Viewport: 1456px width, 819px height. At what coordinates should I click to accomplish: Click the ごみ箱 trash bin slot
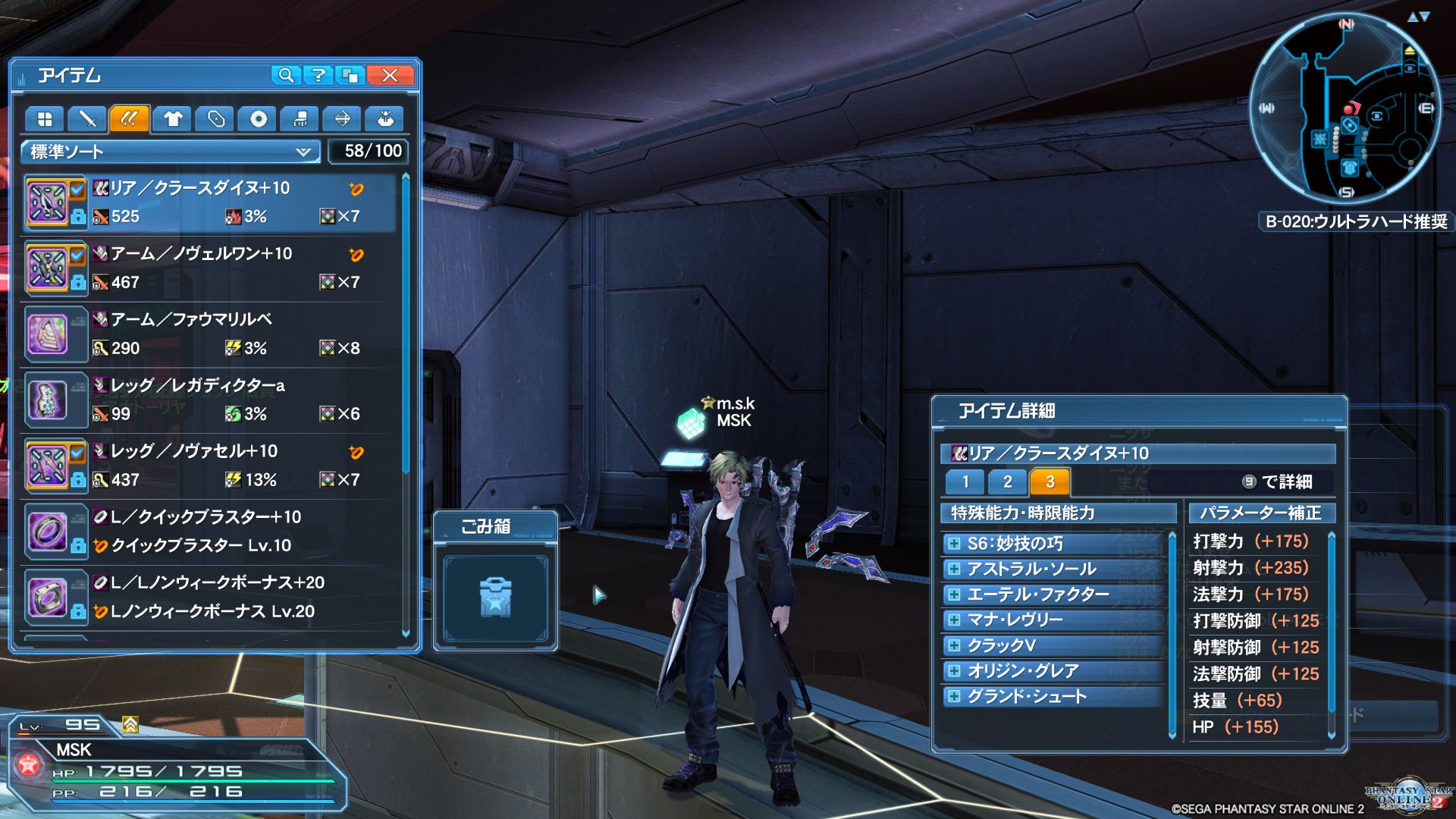point(495,598)
